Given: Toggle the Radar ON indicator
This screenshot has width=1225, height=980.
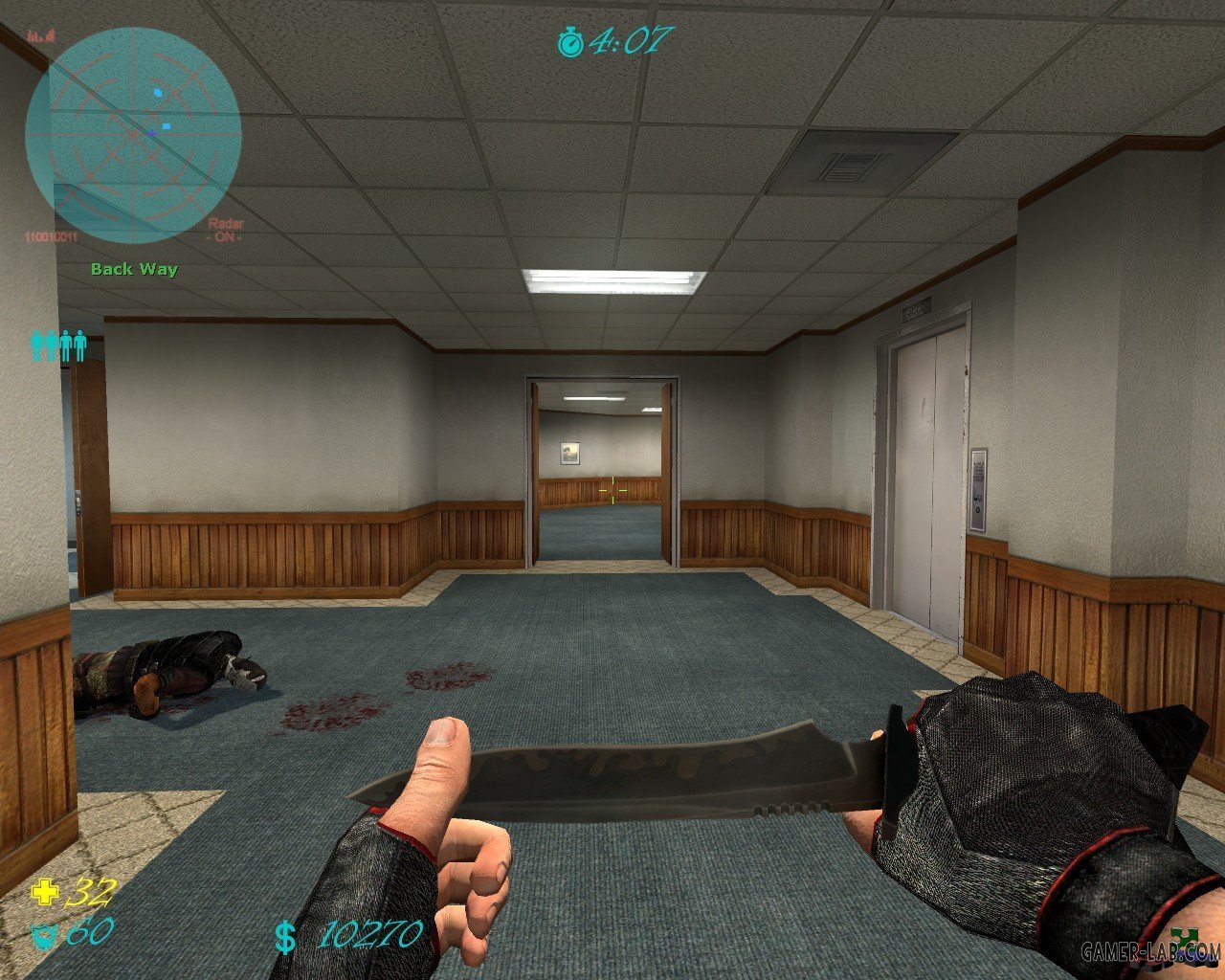Looking at the screenshot, I should tap(226, 230).
